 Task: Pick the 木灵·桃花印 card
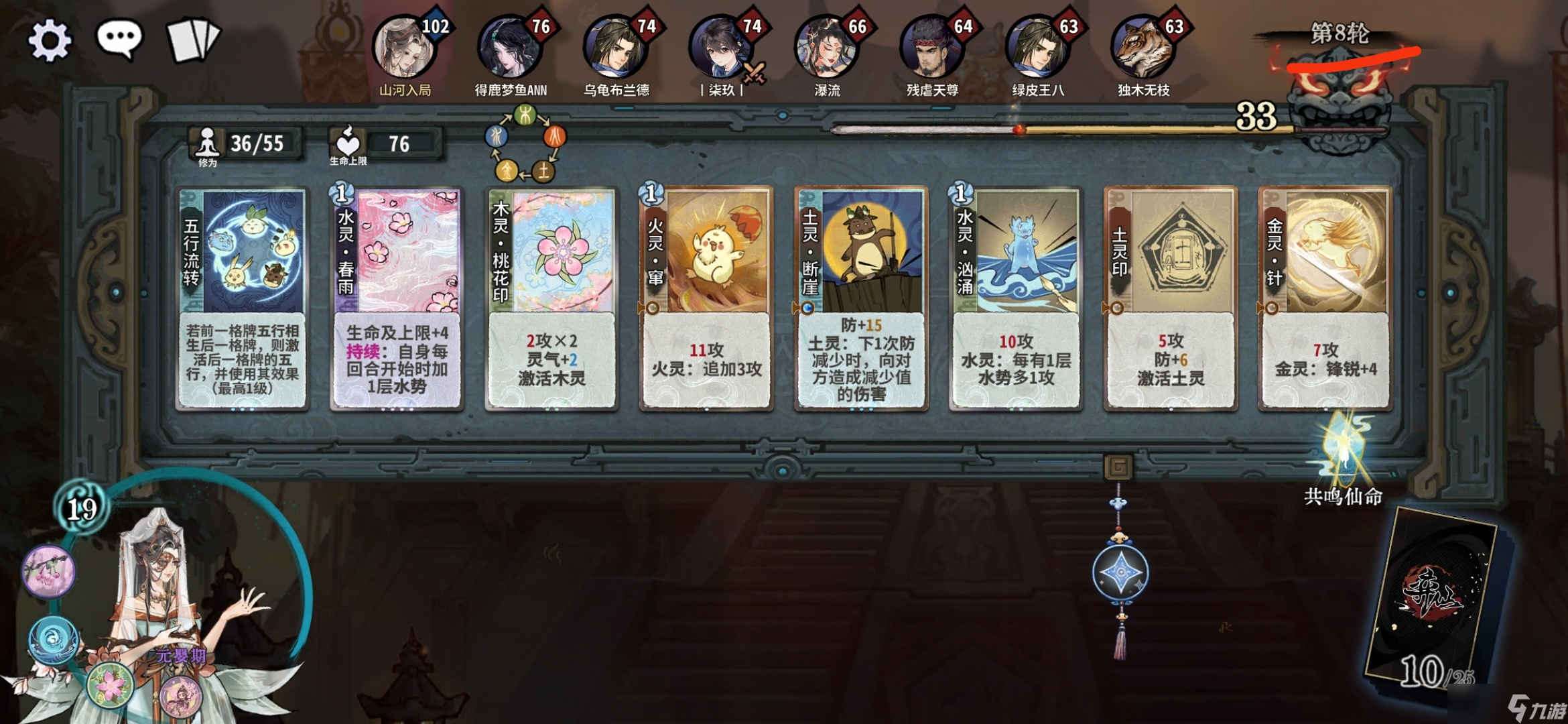552,298
